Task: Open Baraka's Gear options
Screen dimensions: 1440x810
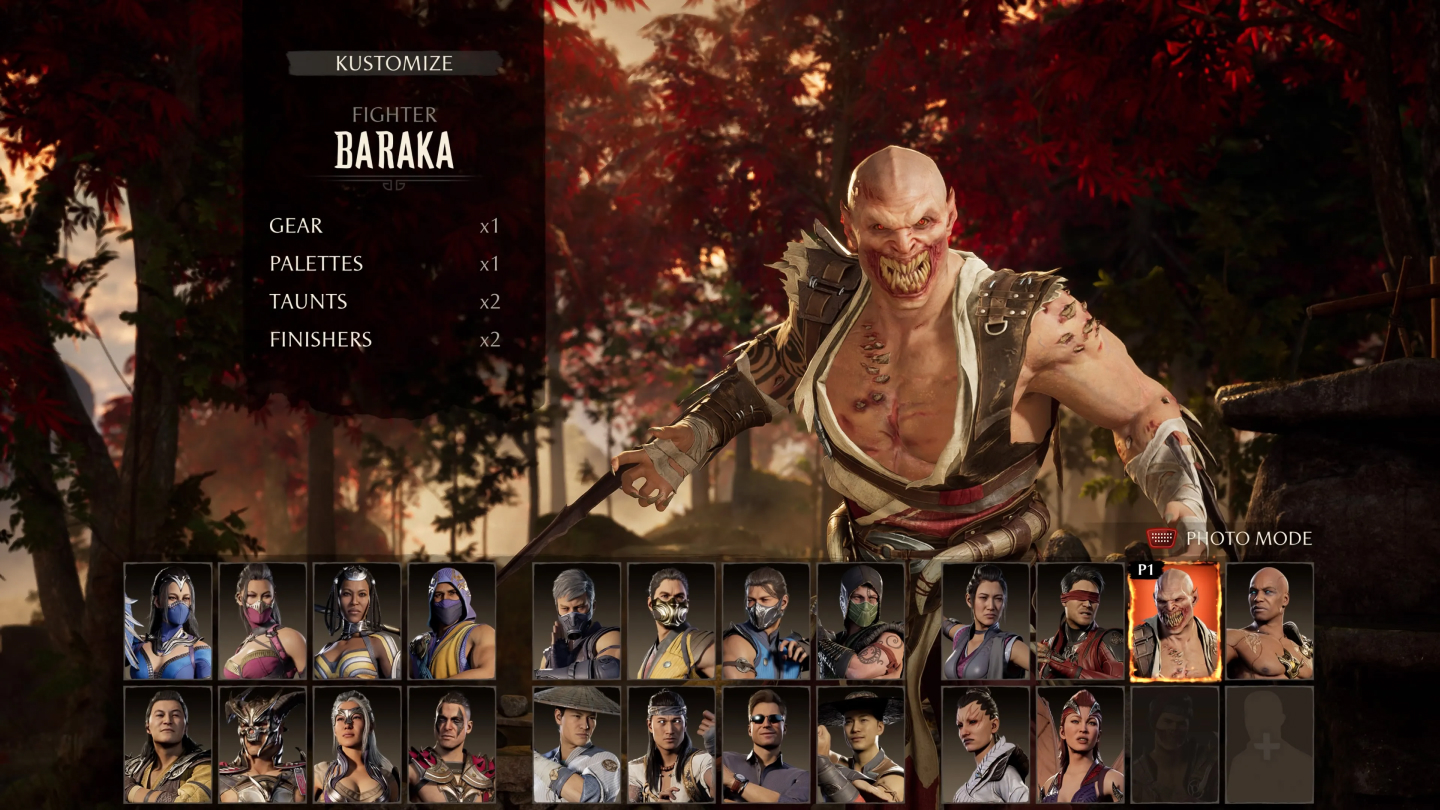Action: (x=296, y=226)
